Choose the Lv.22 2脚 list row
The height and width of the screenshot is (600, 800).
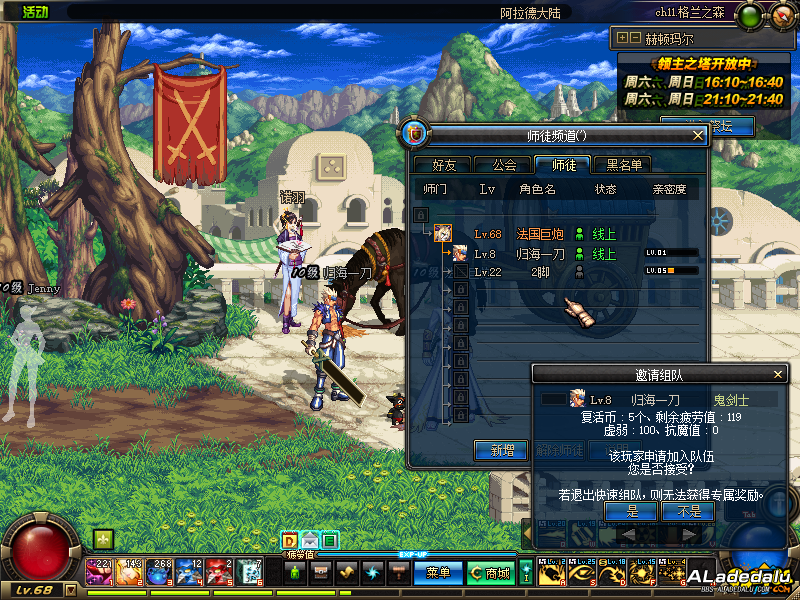(x=538, y=272)
